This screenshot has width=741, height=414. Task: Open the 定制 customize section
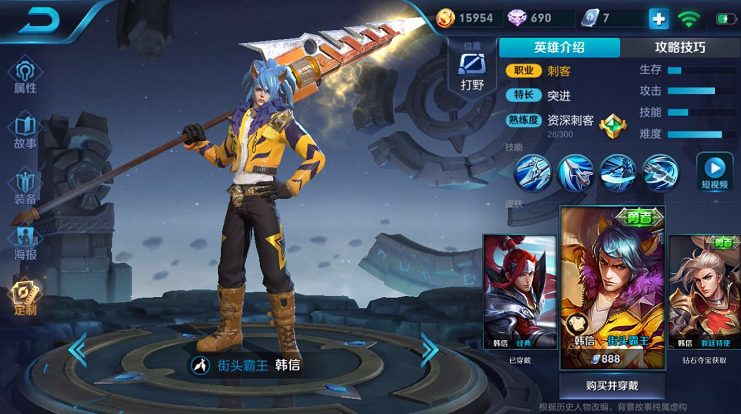[x=25, y=297]
